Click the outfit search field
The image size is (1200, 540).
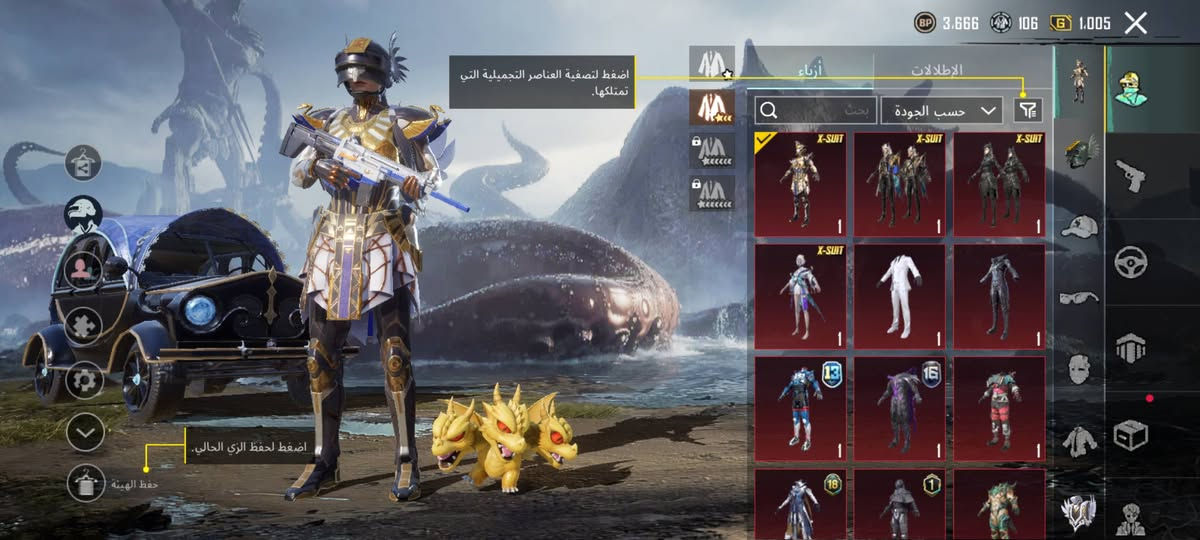pyautogui.click(x=816, y=110)
